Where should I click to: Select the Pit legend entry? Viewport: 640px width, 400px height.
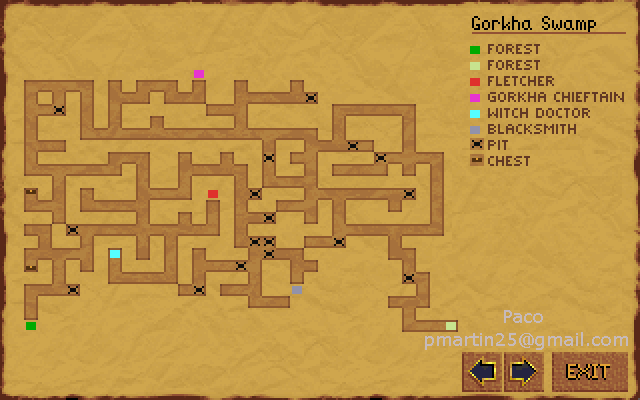click(497, 145)
